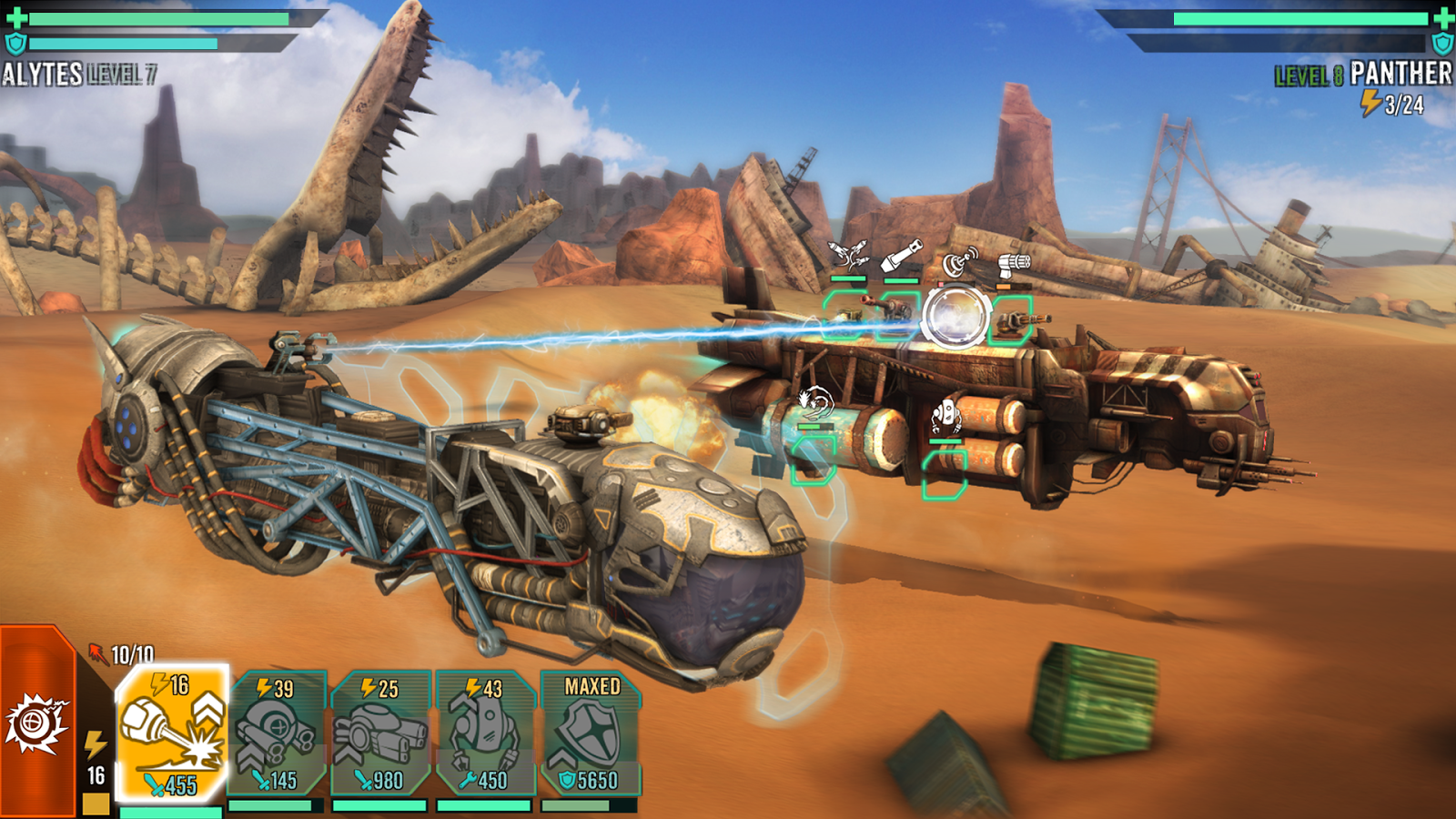This screenshot has height=819, width=1456.
Task: Pick the multi-barrel weapon card with 980 damage
Action: coord(381,733)
